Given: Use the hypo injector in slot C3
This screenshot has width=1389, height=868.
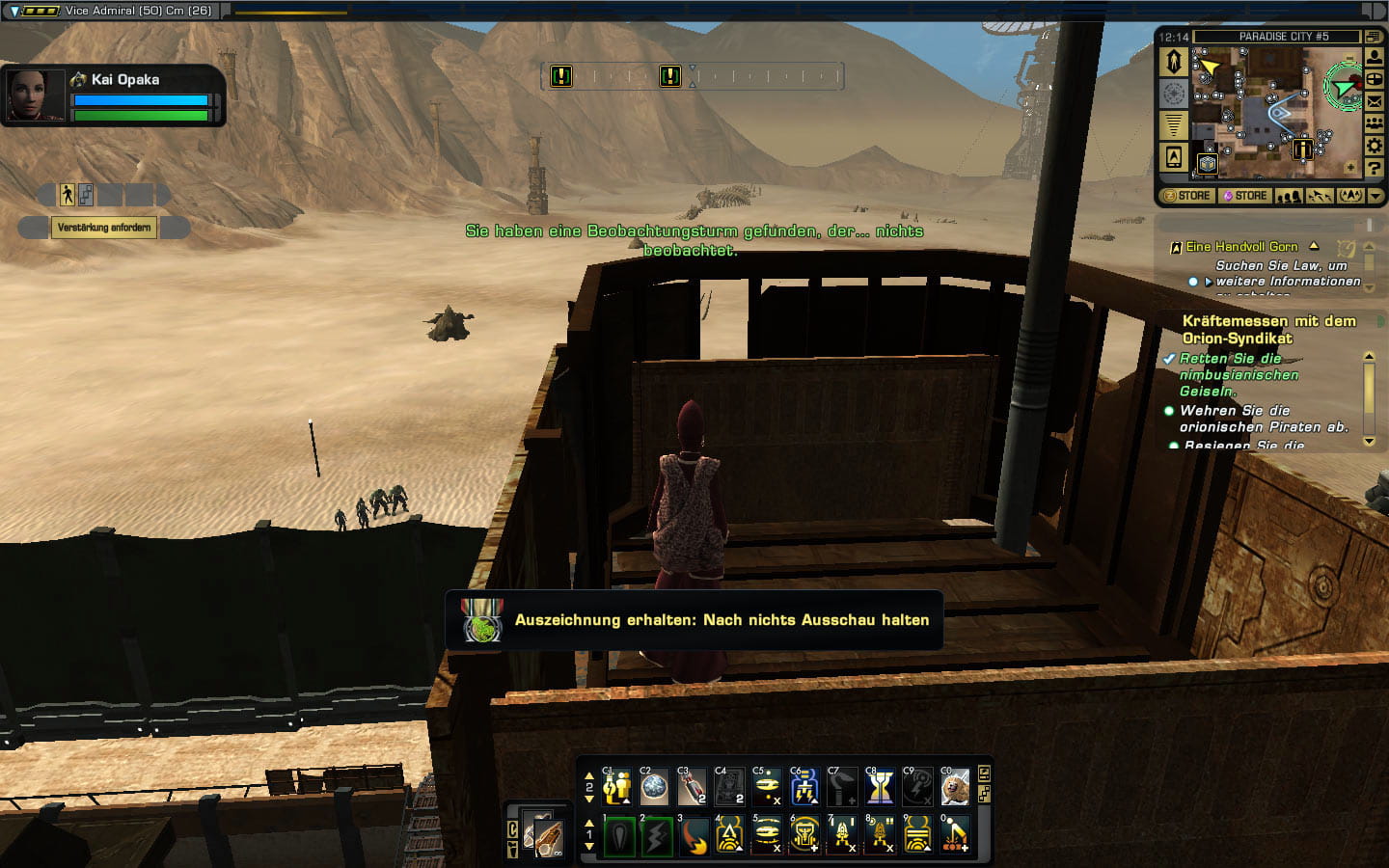Looking at the screenshot, I should [x=692, y=788].
